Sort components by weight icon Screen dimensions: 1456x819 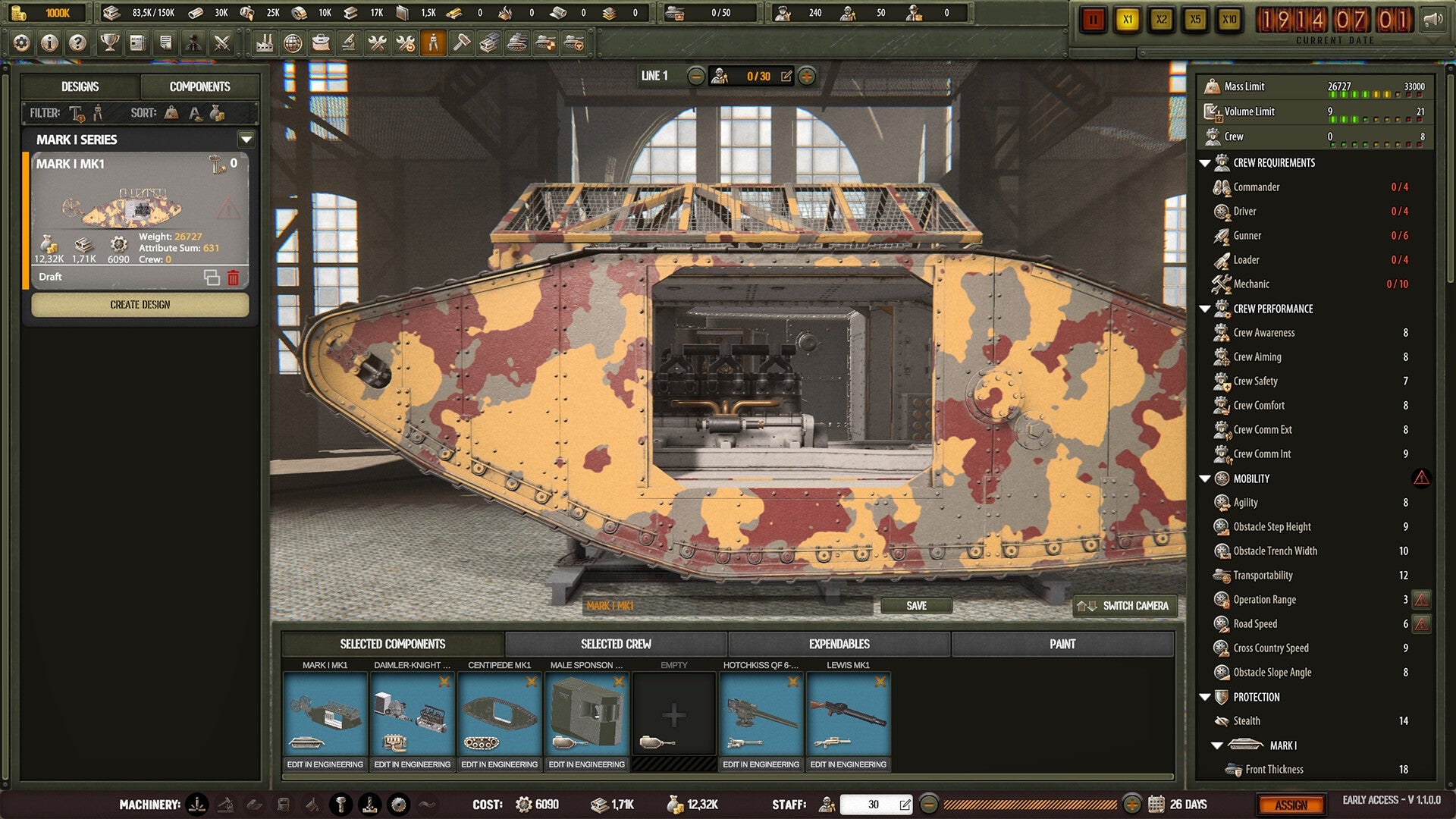point(172,113)
